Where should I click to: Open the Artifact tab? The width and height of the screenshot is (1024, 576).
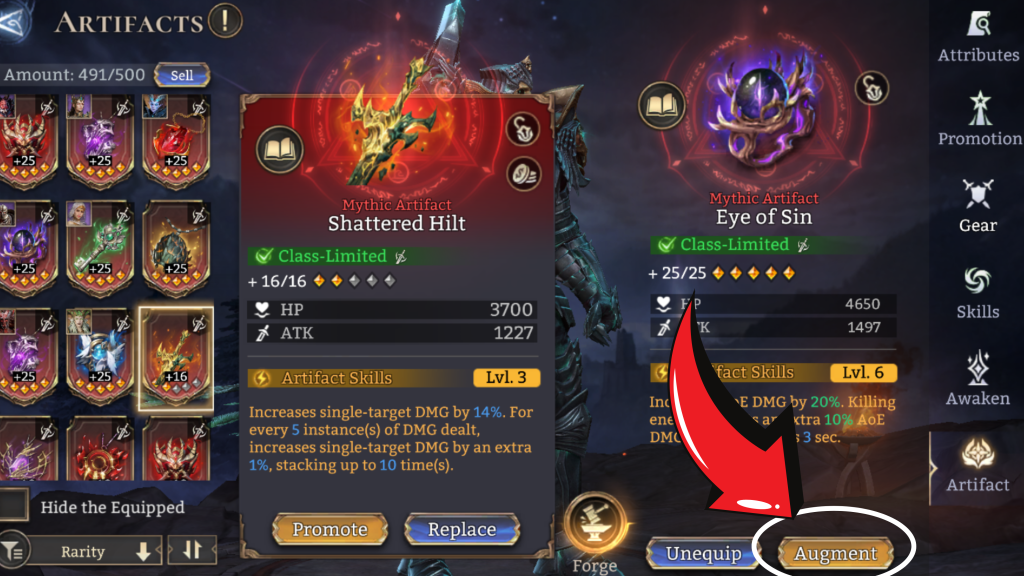coord(977,466)
